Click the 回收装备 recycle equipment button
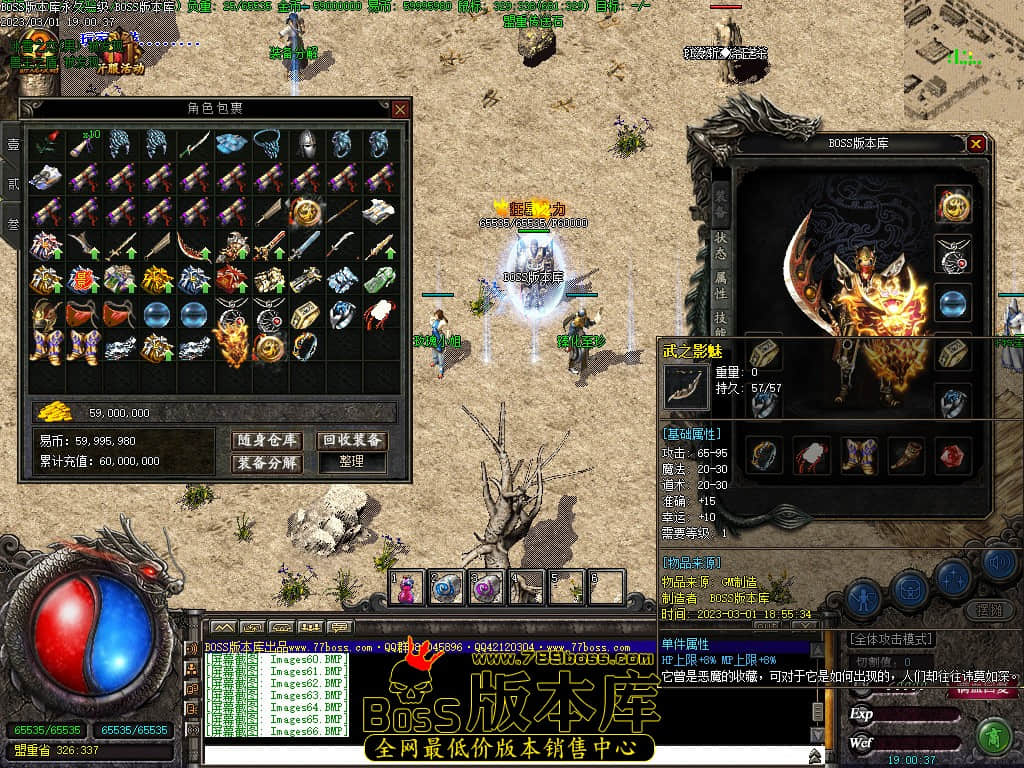Viewport: 1024px width, 768px height. [x=352, y=440]
